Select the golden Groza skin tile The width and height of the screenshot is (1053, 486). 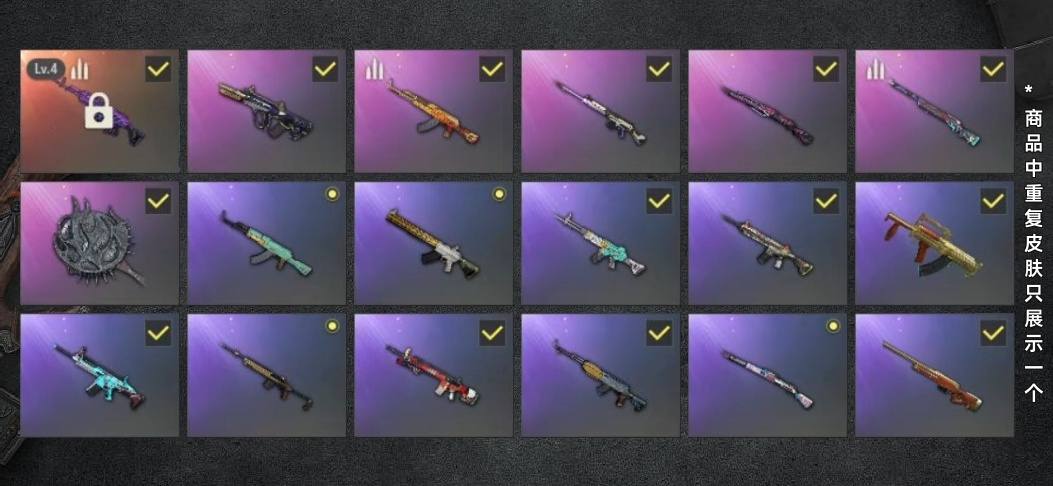[934, 244]
